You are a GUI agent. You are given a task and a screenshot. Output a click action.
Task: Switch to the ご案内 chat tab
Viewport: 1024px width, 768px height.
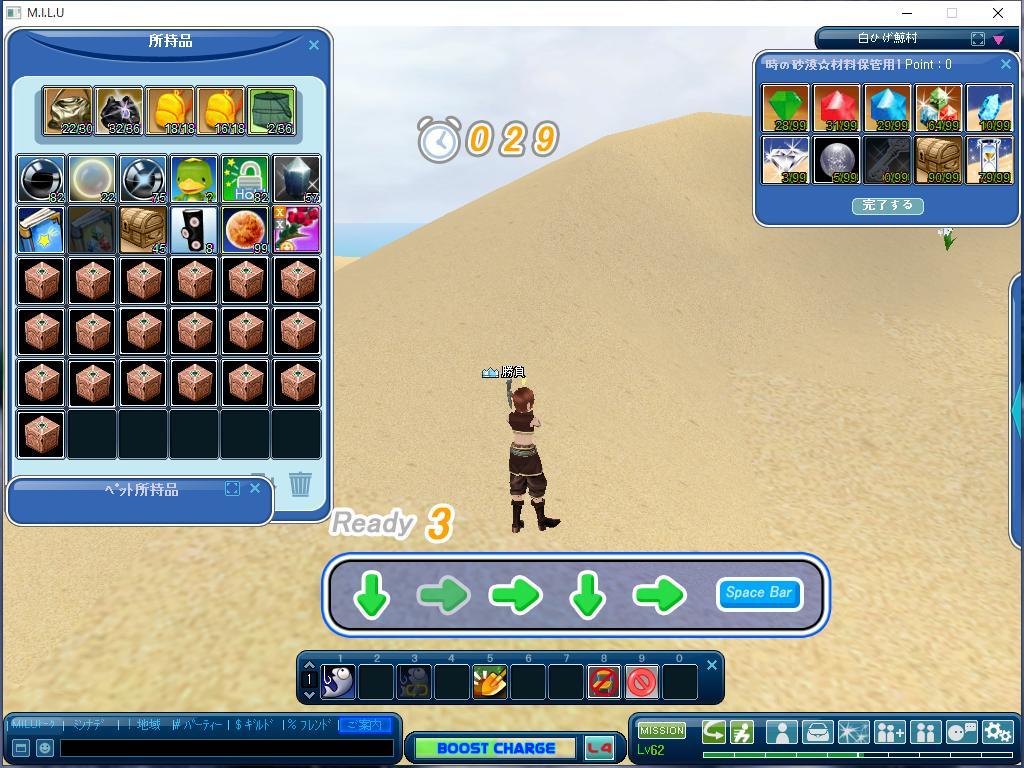364,725
